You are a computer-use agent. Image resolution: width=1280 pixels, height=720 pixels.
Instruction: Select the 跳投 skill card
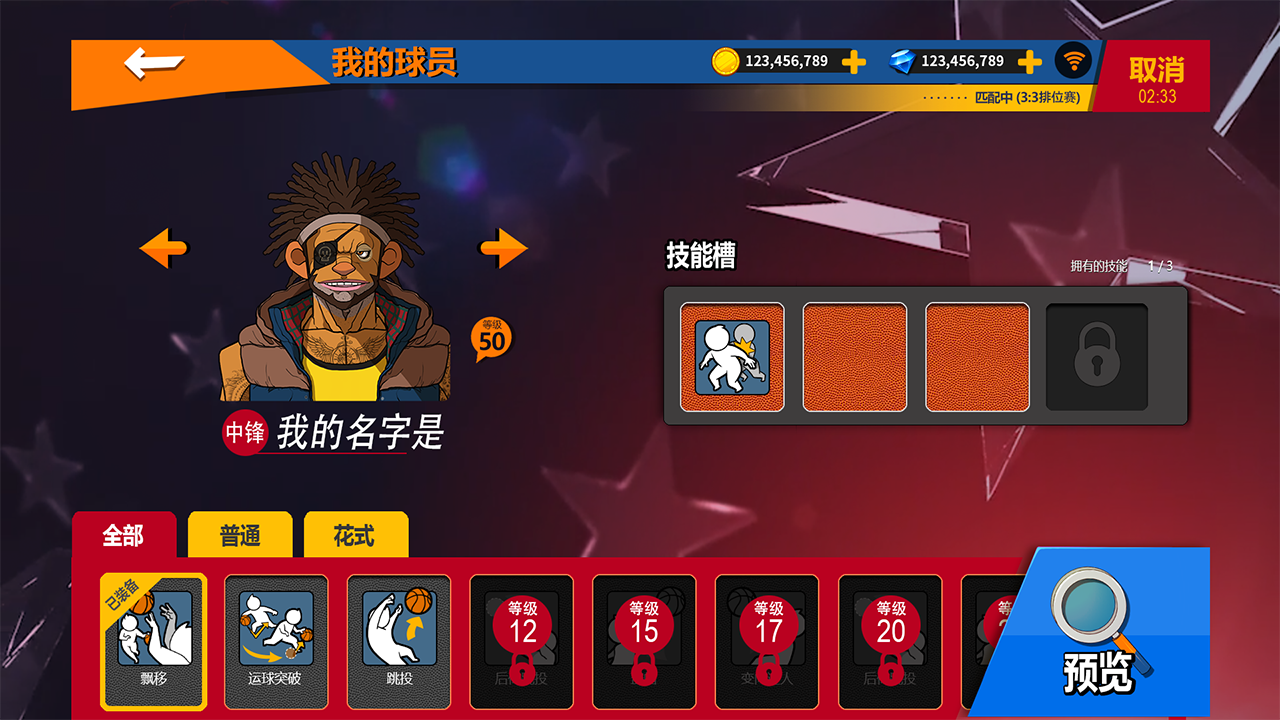398,640
